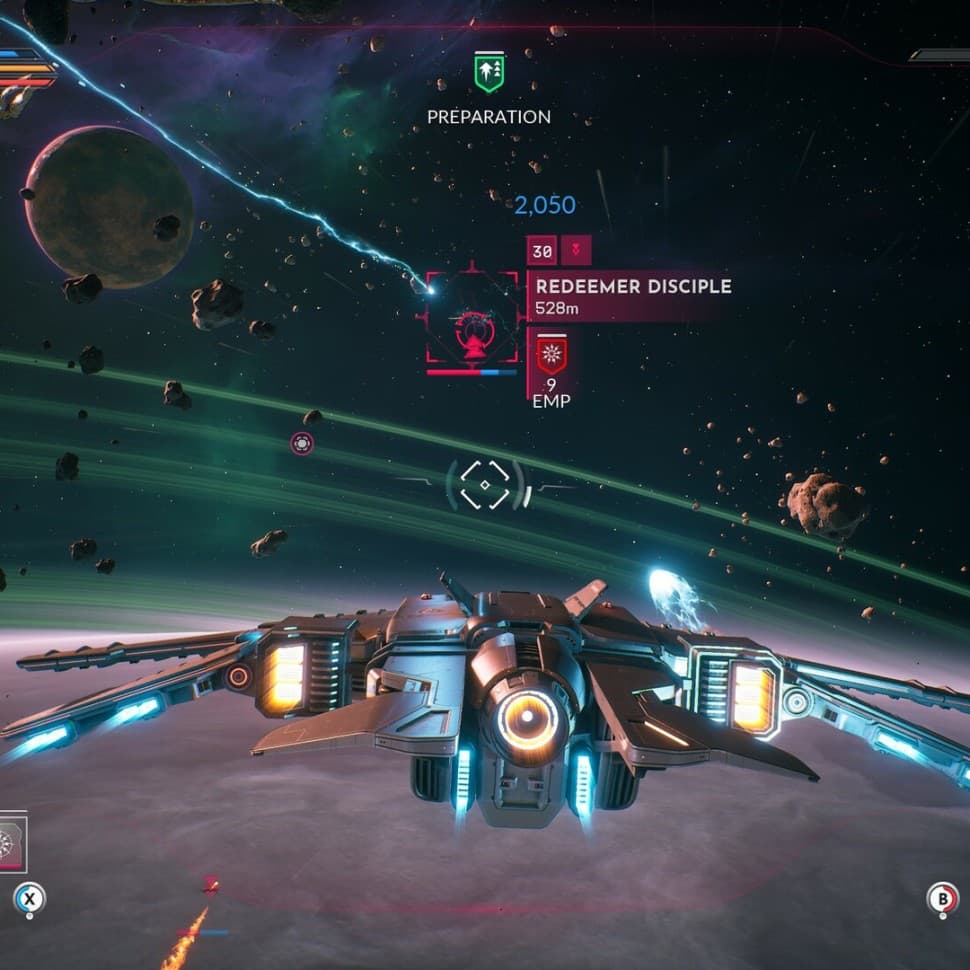
Task: Click the red EMP shield icon
Action: [x=551, y=354]
